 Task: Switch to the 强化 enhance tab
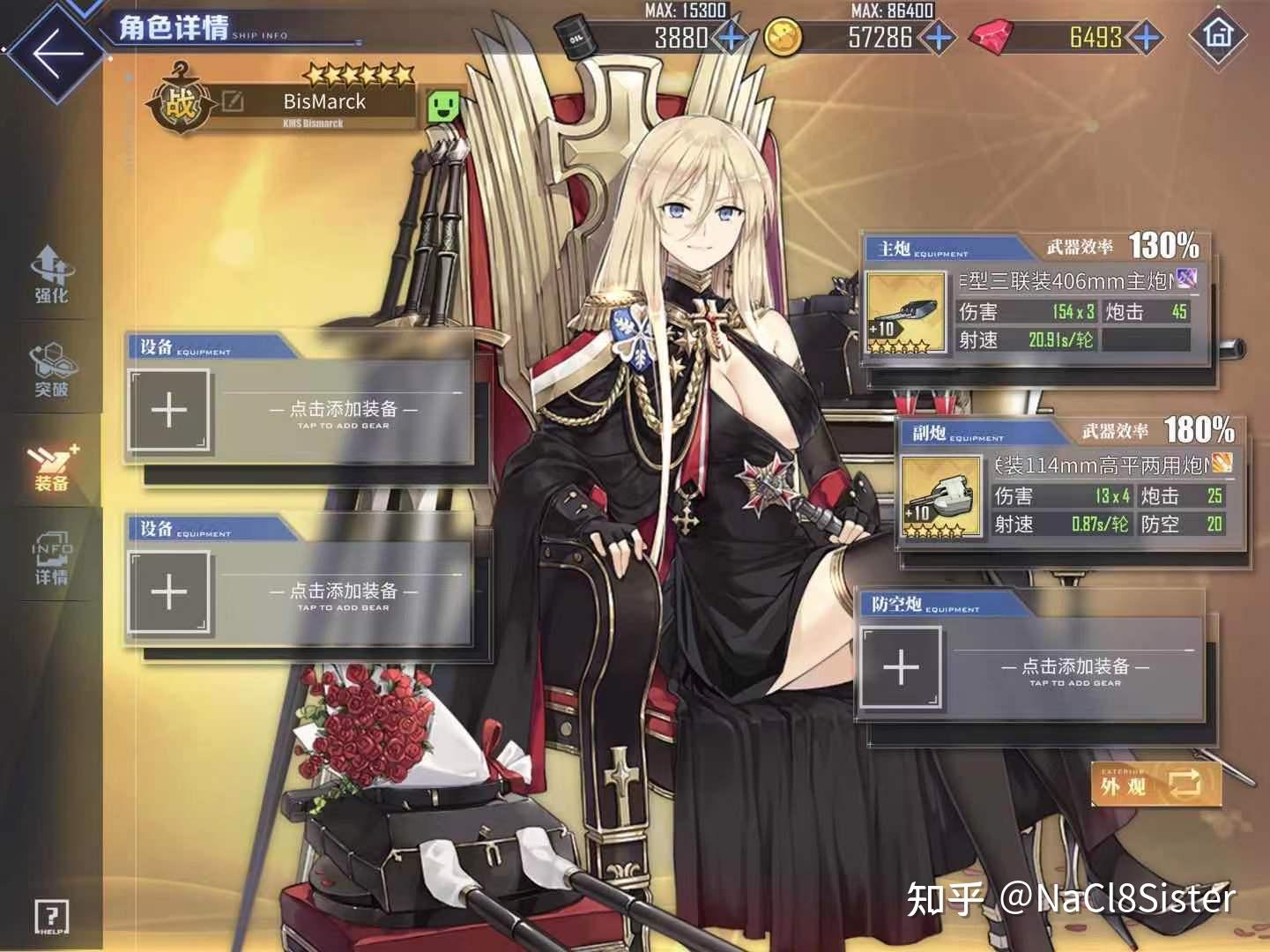51,275
